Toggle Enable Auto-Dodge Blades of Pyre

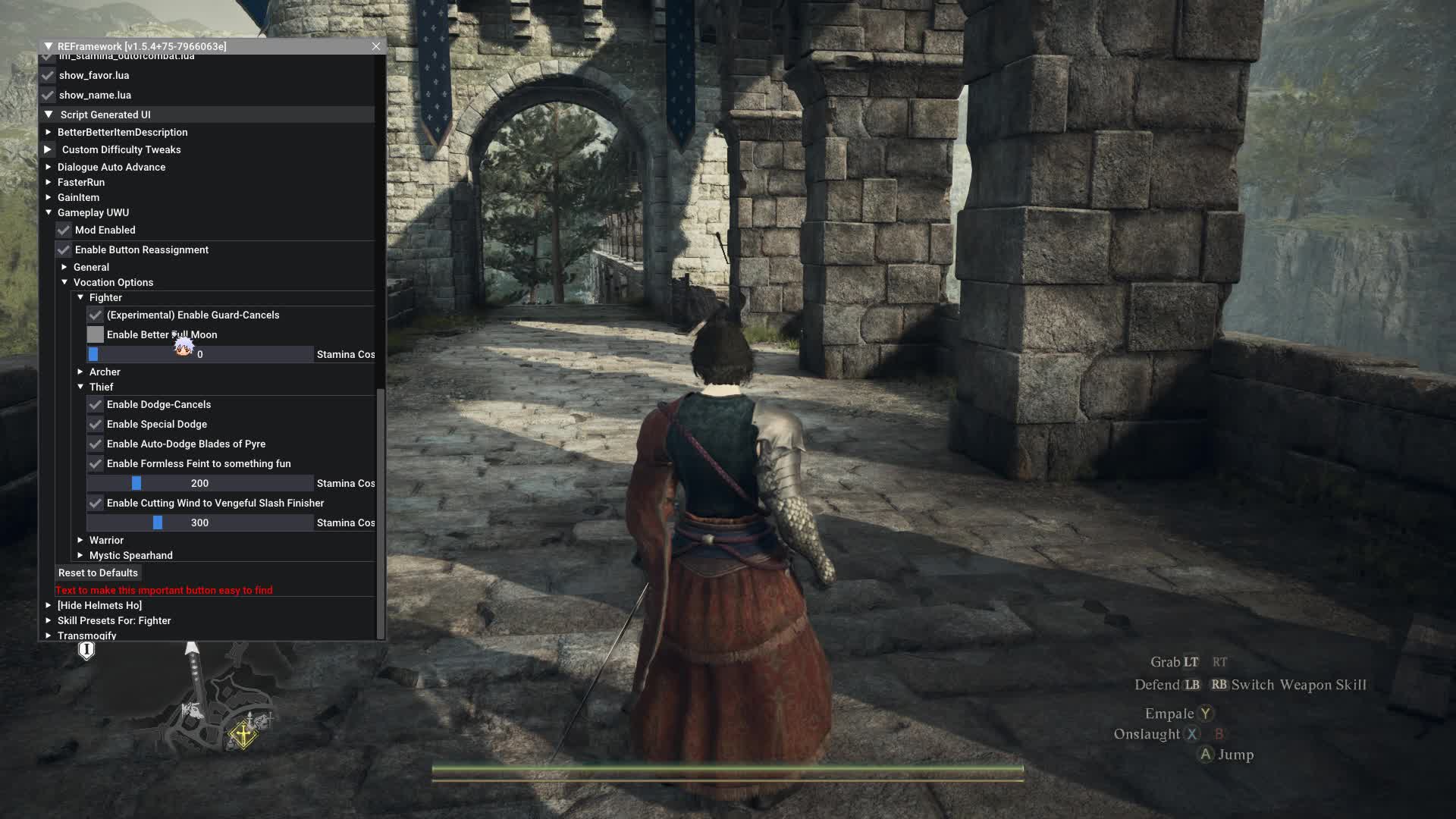96,444
